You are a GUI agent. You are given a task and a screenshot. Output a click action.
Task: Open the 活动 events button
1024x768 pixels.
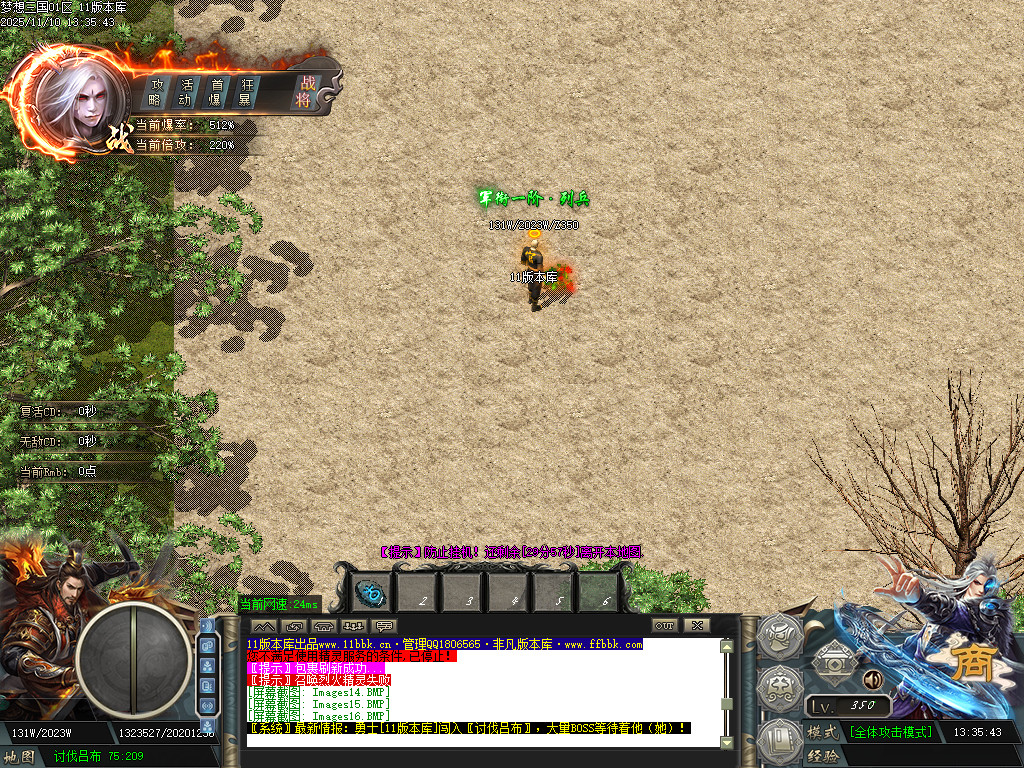186,91
